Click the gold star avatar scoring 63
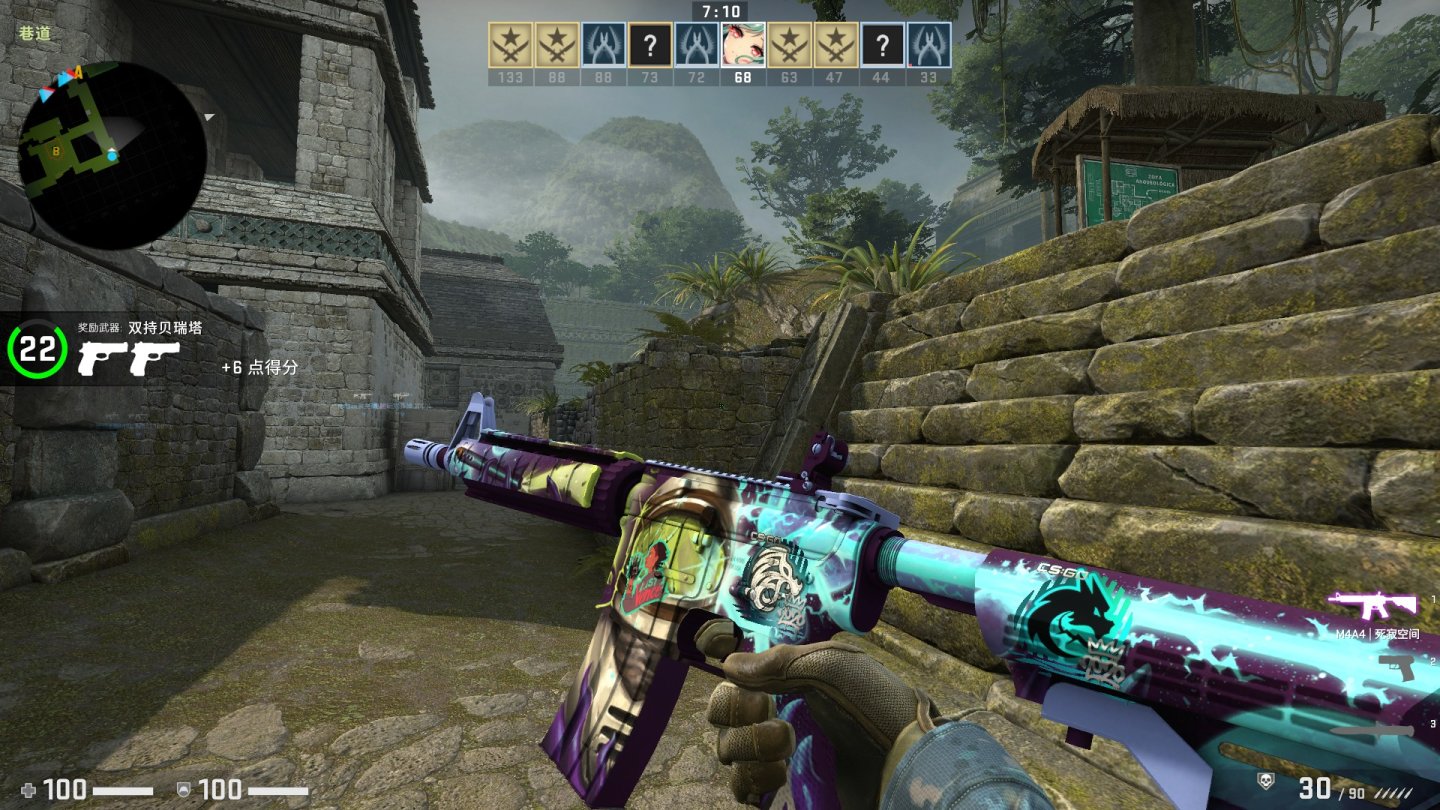1440x810 pixels. pos(789,45)
